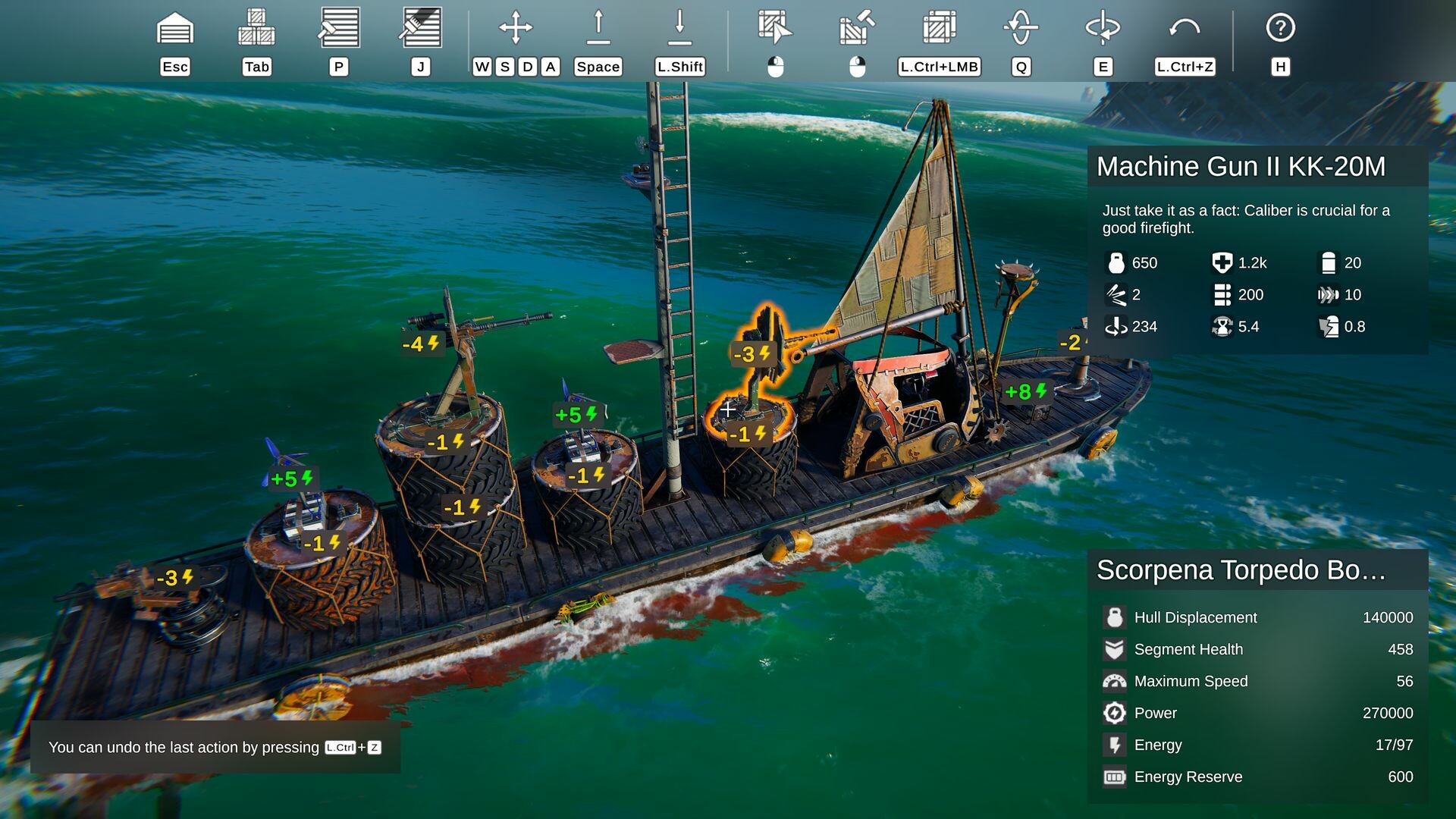Choose the multi-crate selection tool

[x=939, y=28]
